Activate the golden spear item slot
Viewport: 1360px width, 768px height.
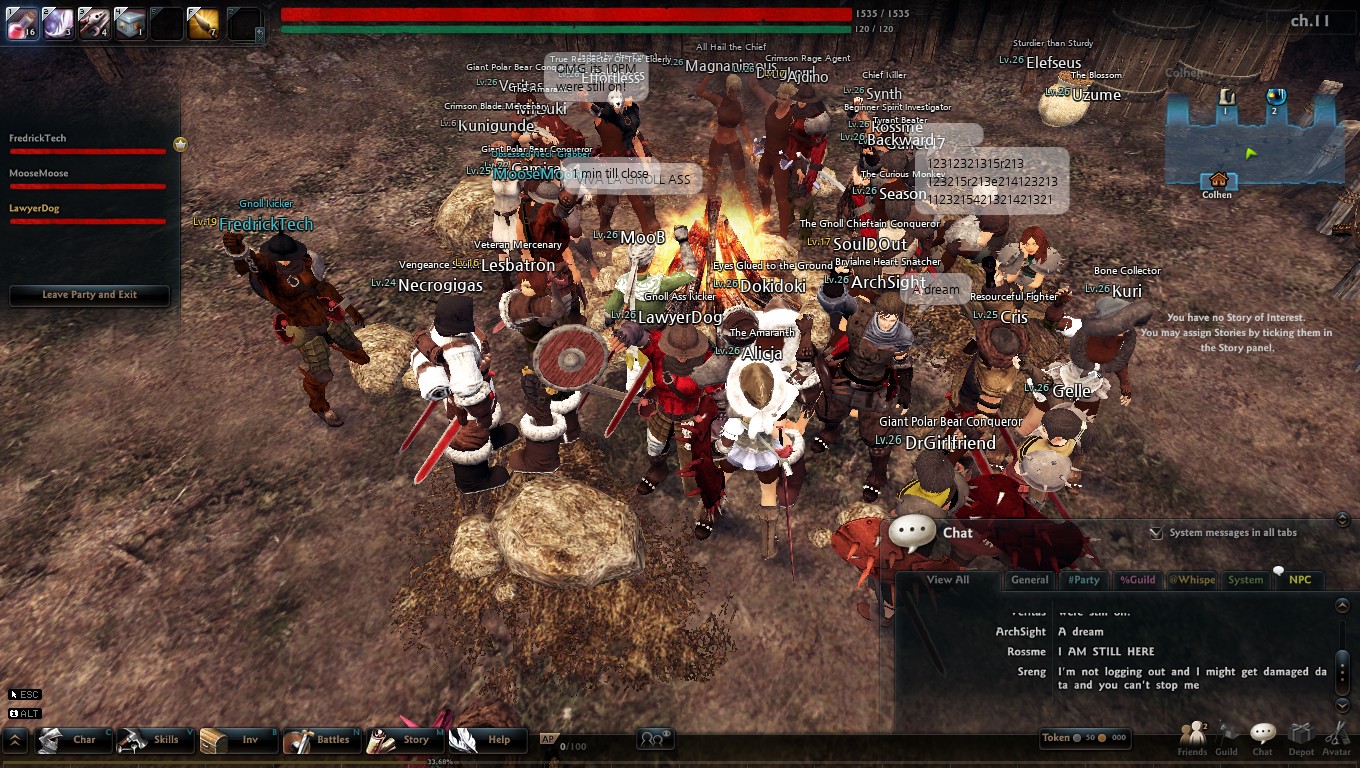point(203,23)
